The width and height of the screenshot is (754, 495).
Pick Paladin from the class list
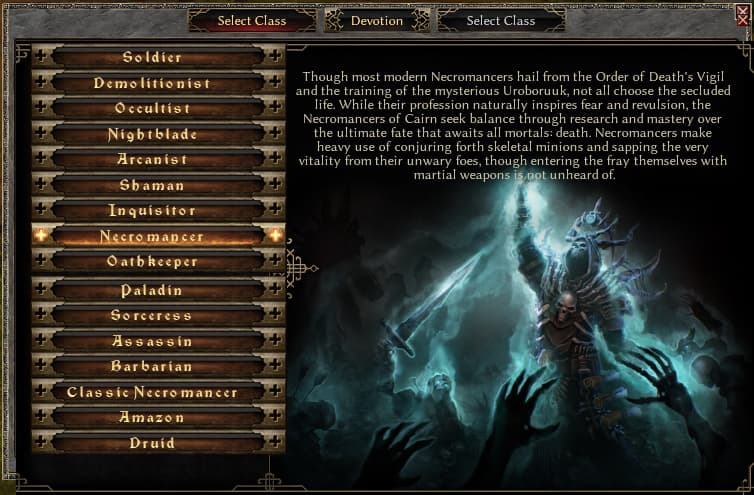pyautogui.click(x=153, y=290)
